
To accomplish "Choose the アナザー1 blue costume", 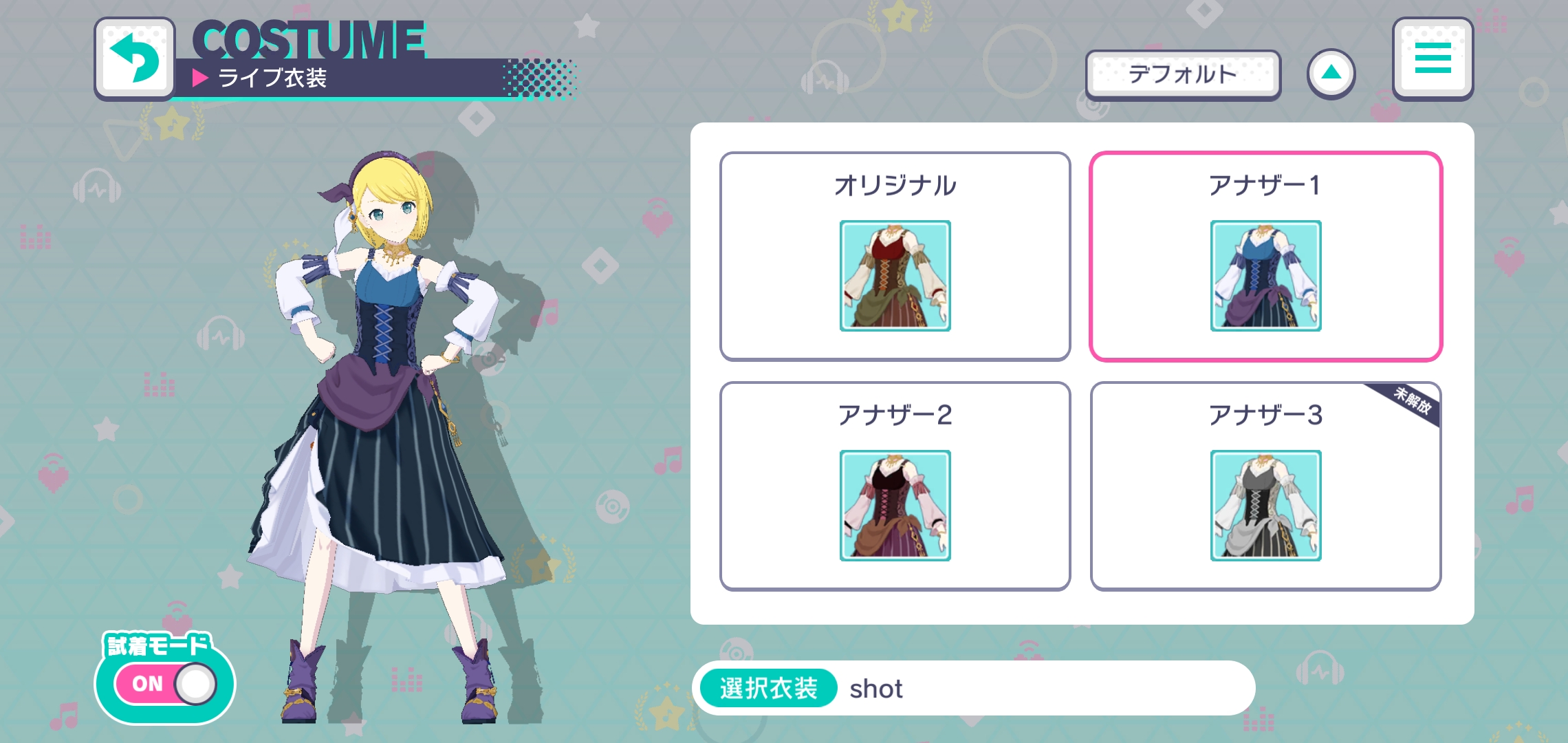I will 1265,256.
